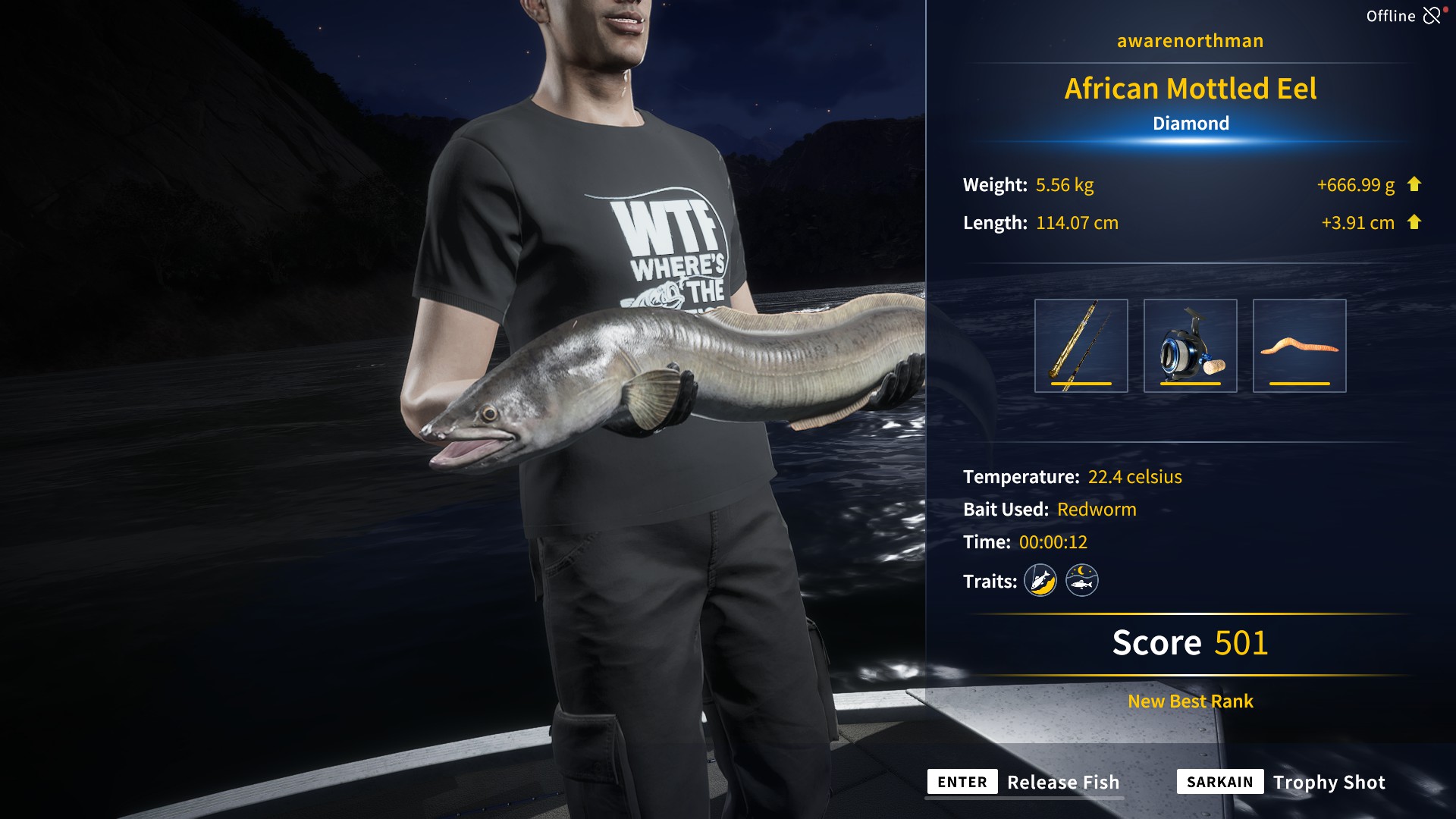Screen dimensions: 1456x819
Task: Click the offline disconnected network icon
Action: (x=1432, y=14)
